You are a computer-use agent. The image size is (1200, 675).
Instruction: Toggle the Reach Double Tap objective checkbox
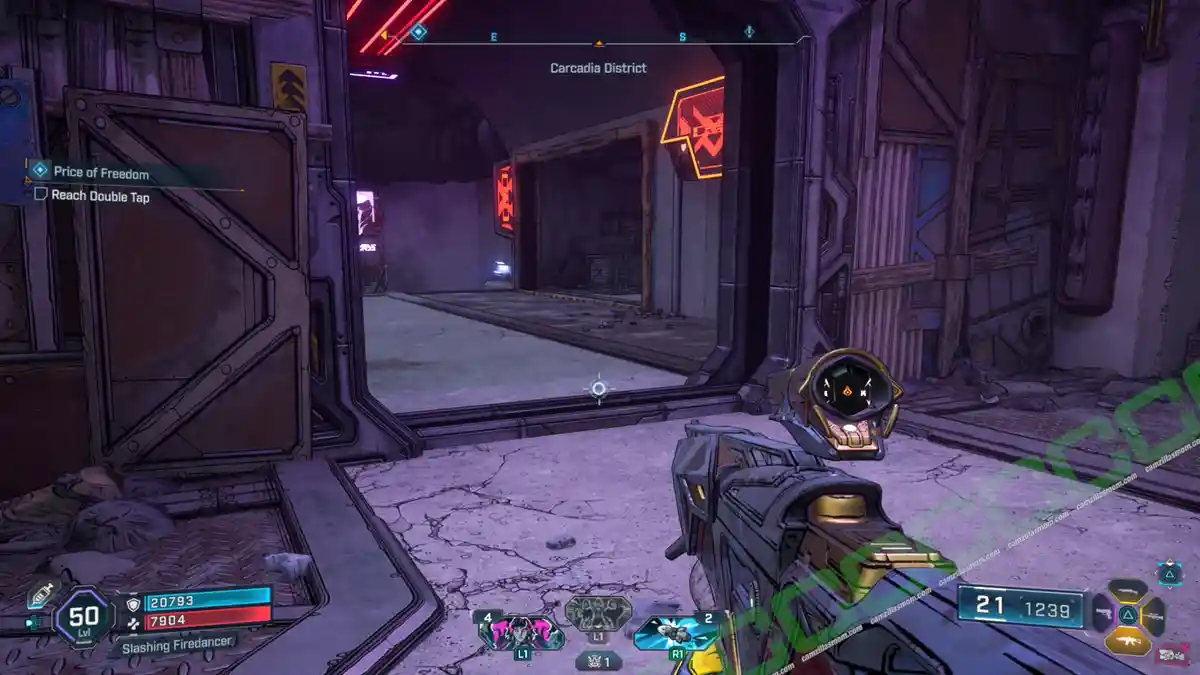41,196
